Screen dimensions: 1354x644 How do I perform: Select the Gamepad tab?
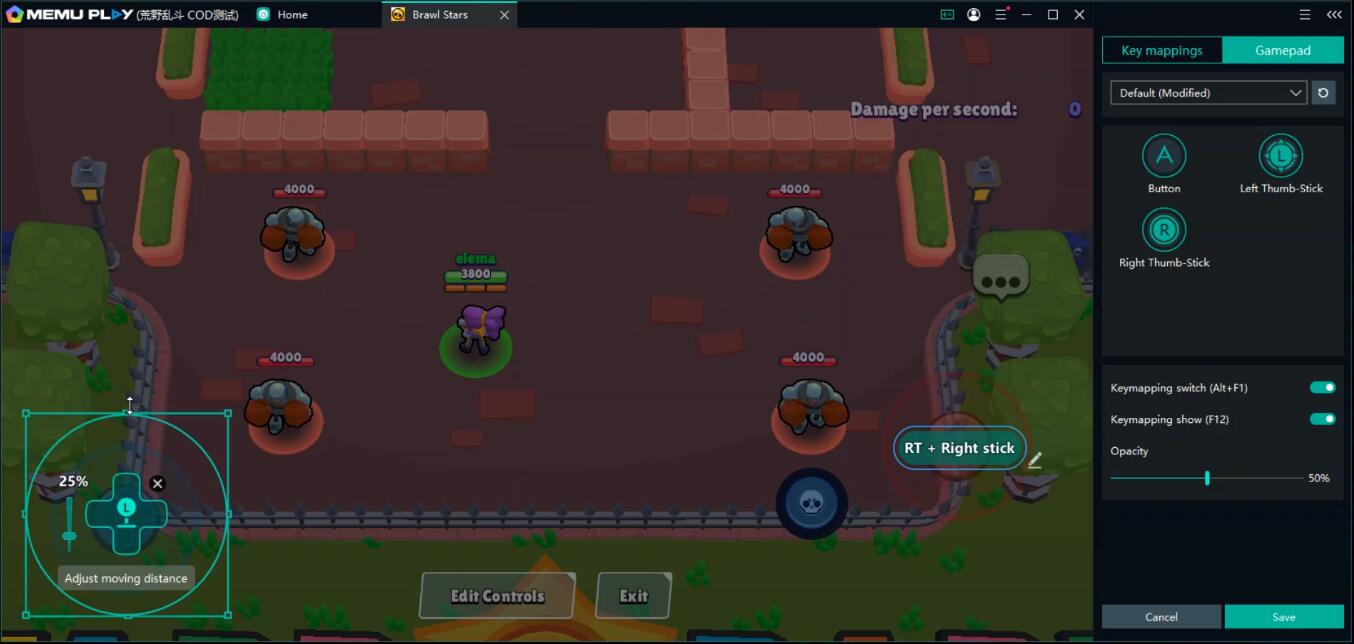1283,51
